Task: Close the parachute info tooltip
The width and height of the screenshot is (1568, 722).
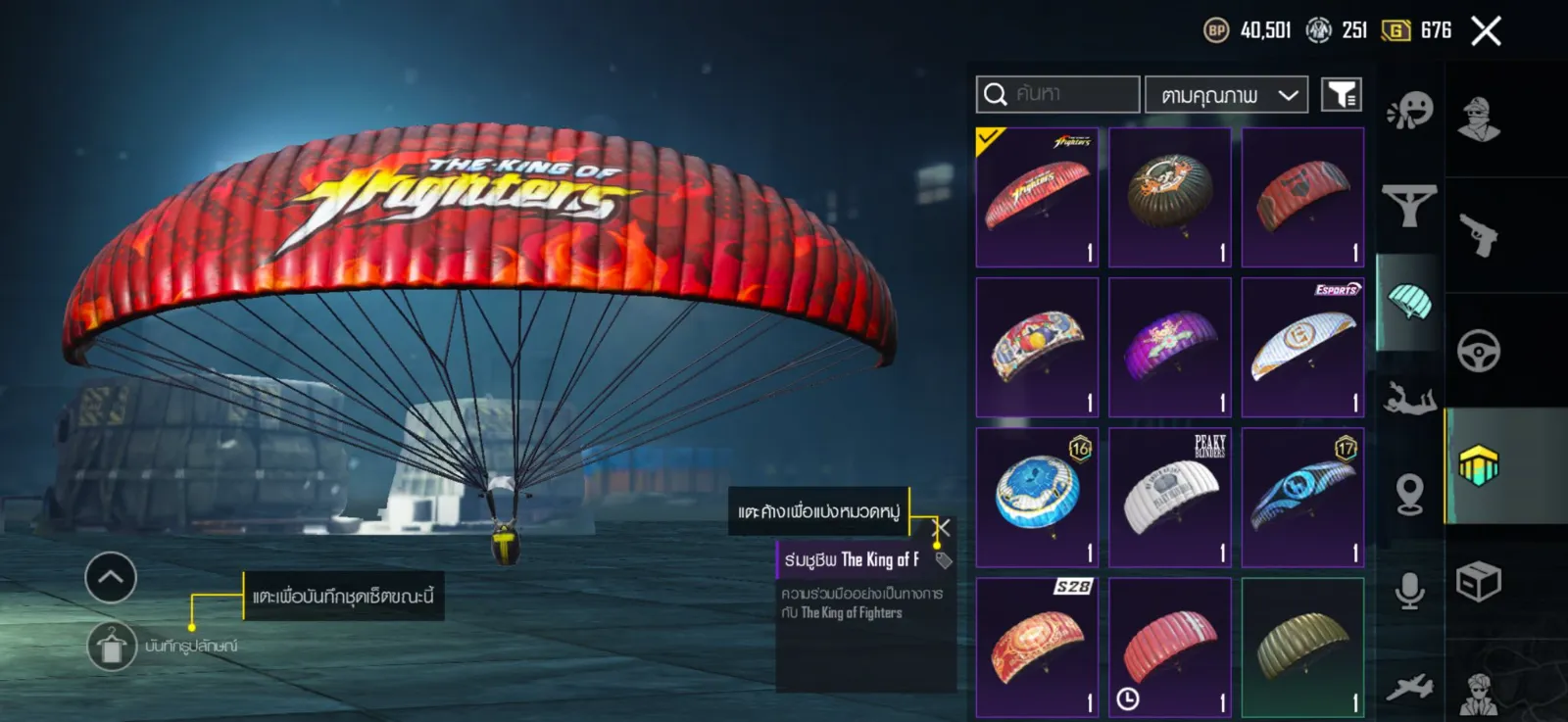Action: [x=941, y=528]
